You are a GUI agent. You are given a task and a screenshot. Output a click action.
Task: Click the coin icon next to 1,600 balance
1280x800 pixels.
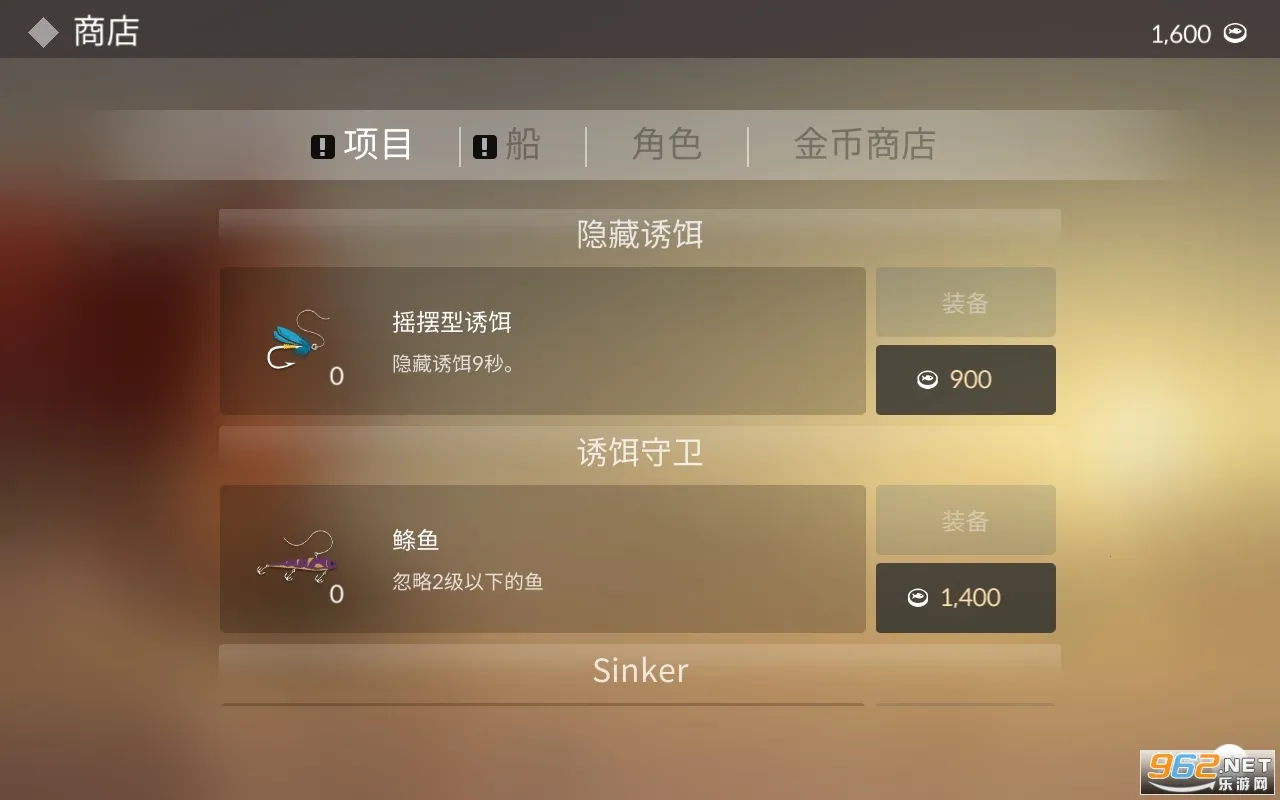click(x=1236, y=33)
